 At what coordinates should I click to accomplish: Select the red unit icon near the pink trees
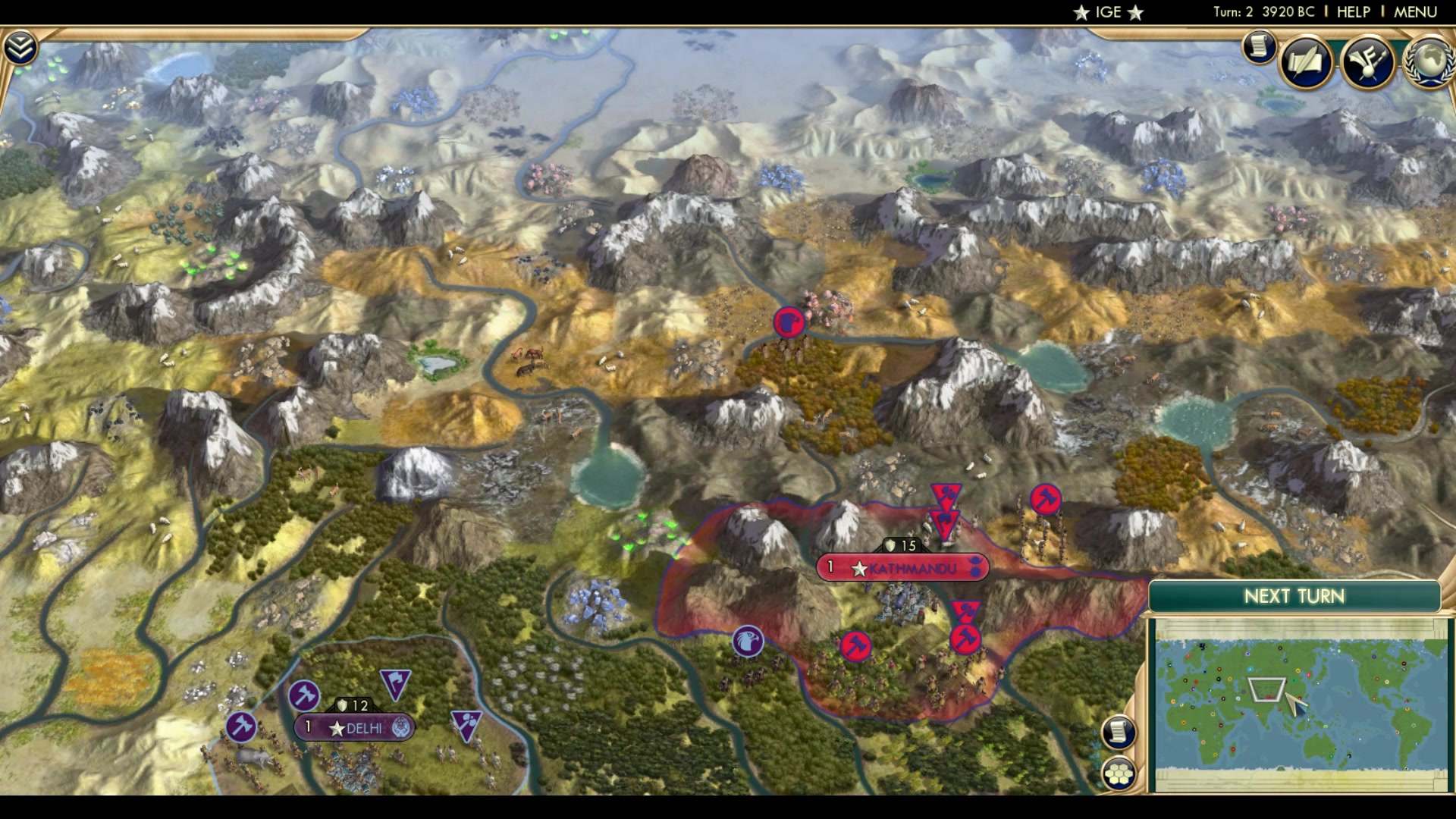[789, 322]
